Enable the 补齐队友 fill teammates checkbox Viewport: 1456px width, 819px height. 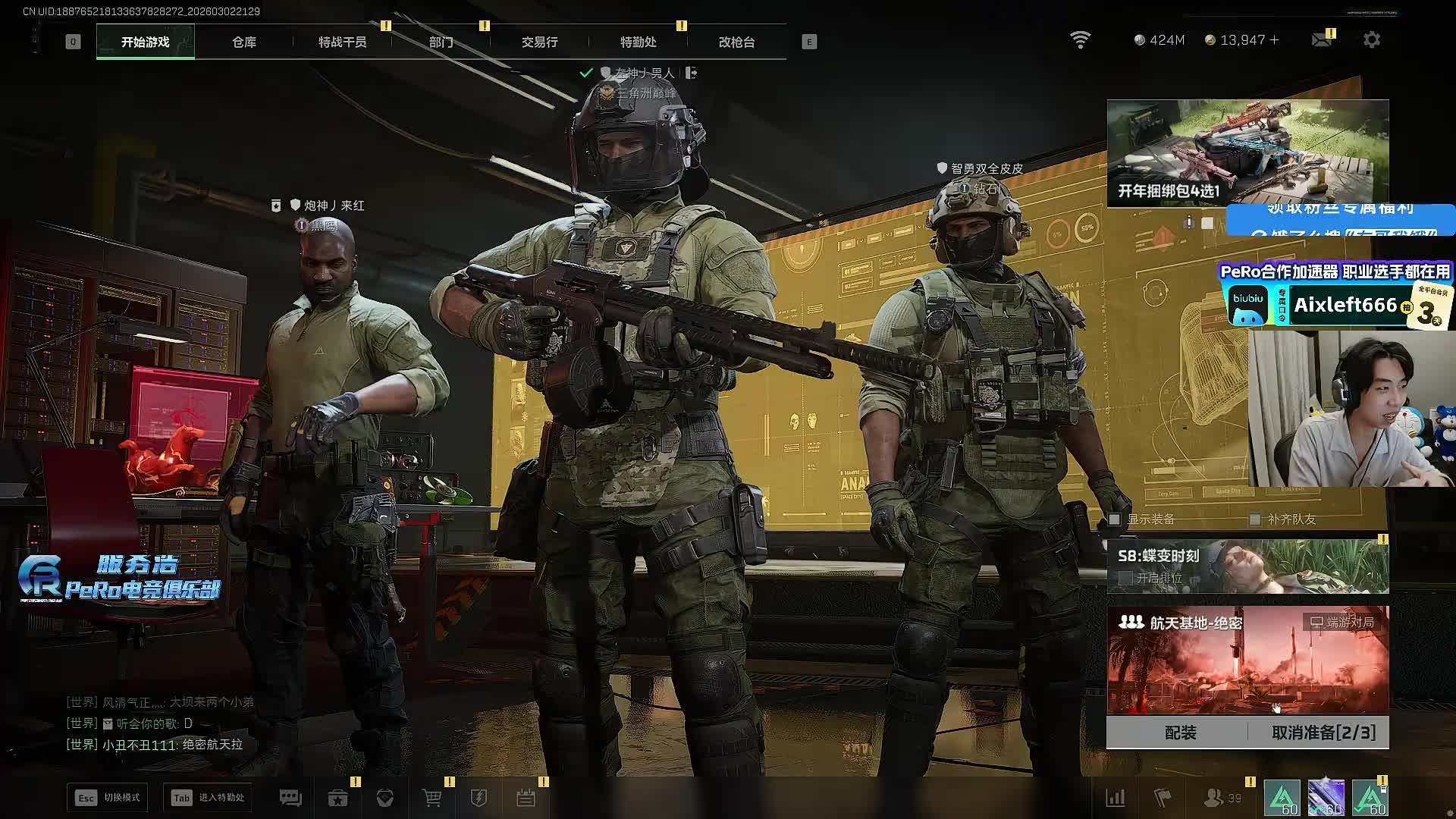tap(1255, 519)
